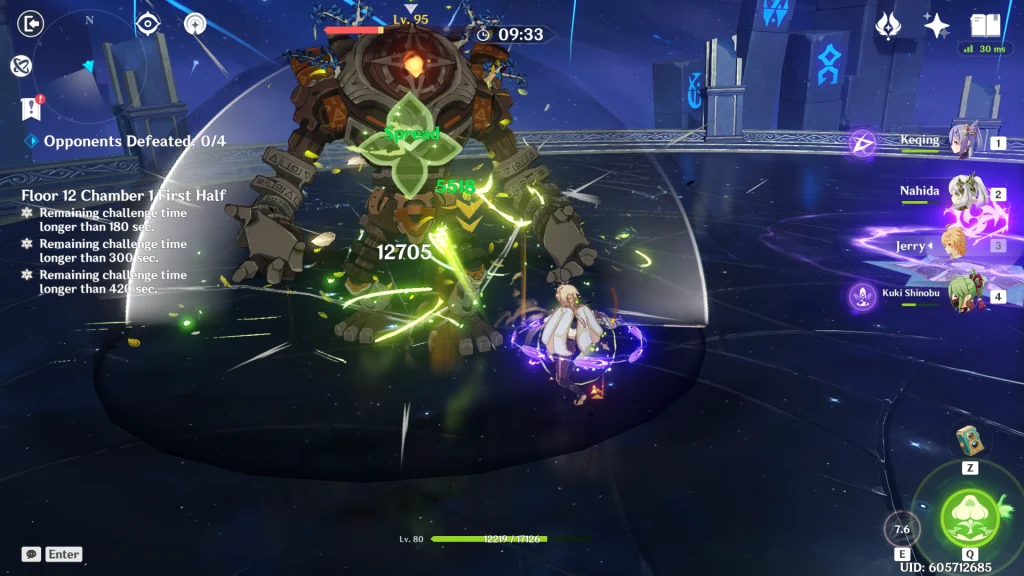Open the quest menu with red alert
This screenshot has height=576, width=1024.
click(31, 108)
